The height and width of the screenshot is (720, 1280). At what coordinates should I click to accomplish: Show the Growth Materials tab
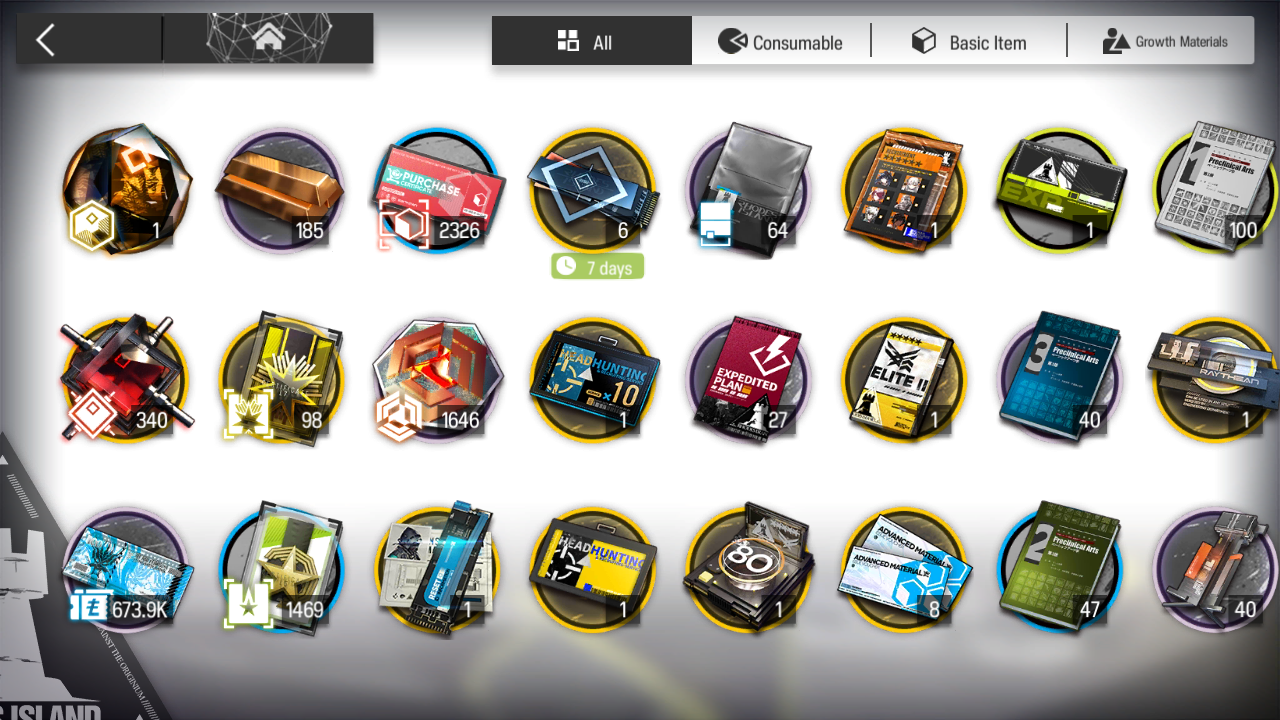click(1164, 42)
